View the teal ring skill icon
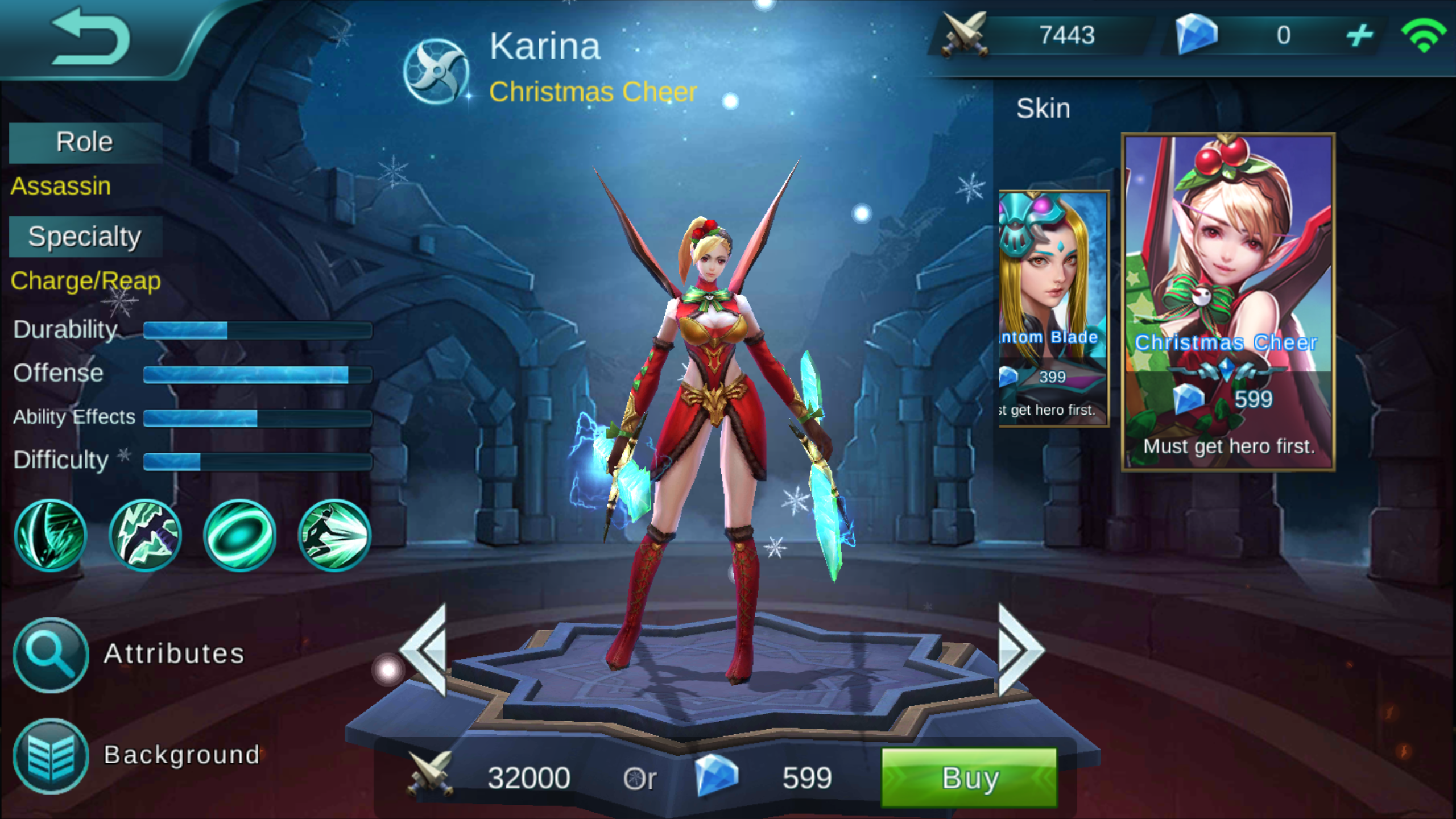The image size is (1456, 819). tap(239, 535)
